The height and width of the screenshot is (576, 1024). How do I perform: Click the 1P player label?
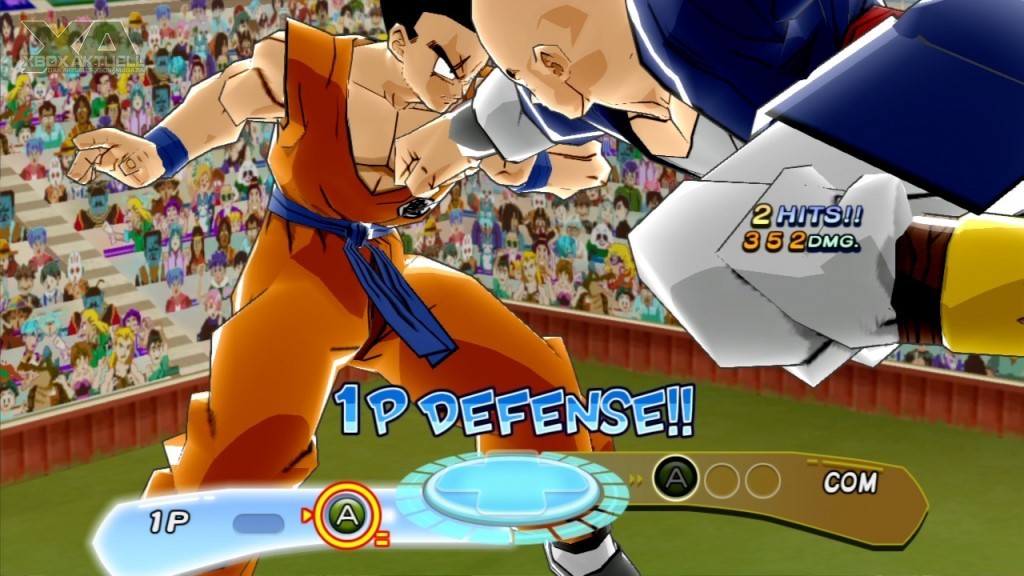[170, 521]
